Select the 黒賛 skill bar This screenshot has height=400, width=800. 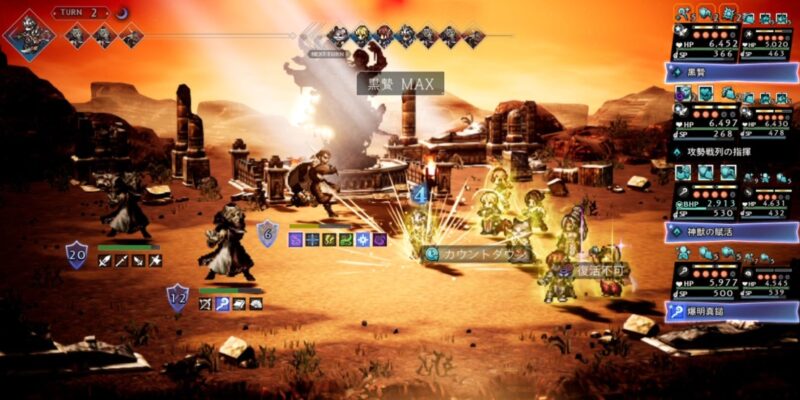coord(732,73)
